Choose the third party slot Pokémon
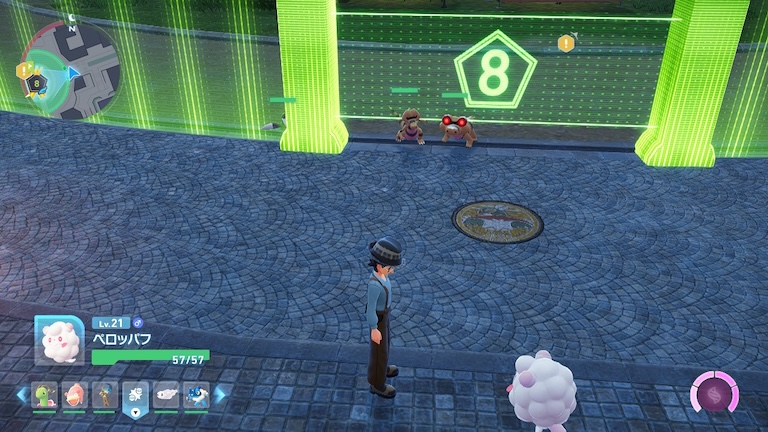This screenshot has height=432, width=768. point(105,395)
